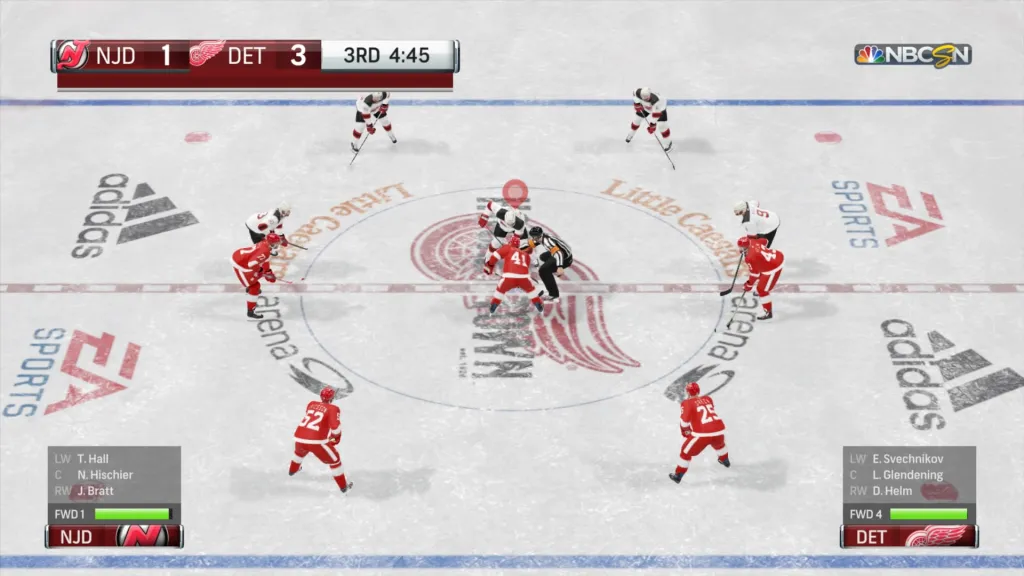Choose N. Hischier at center

tap(104, 475)
